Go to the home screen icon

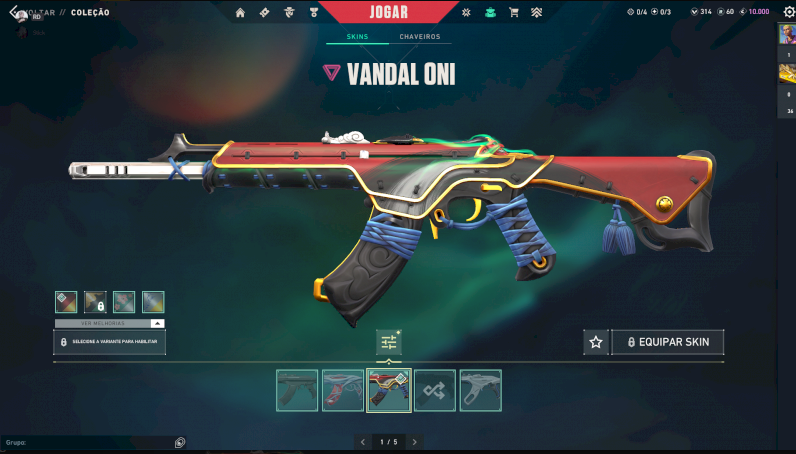(x=240, y=13)
